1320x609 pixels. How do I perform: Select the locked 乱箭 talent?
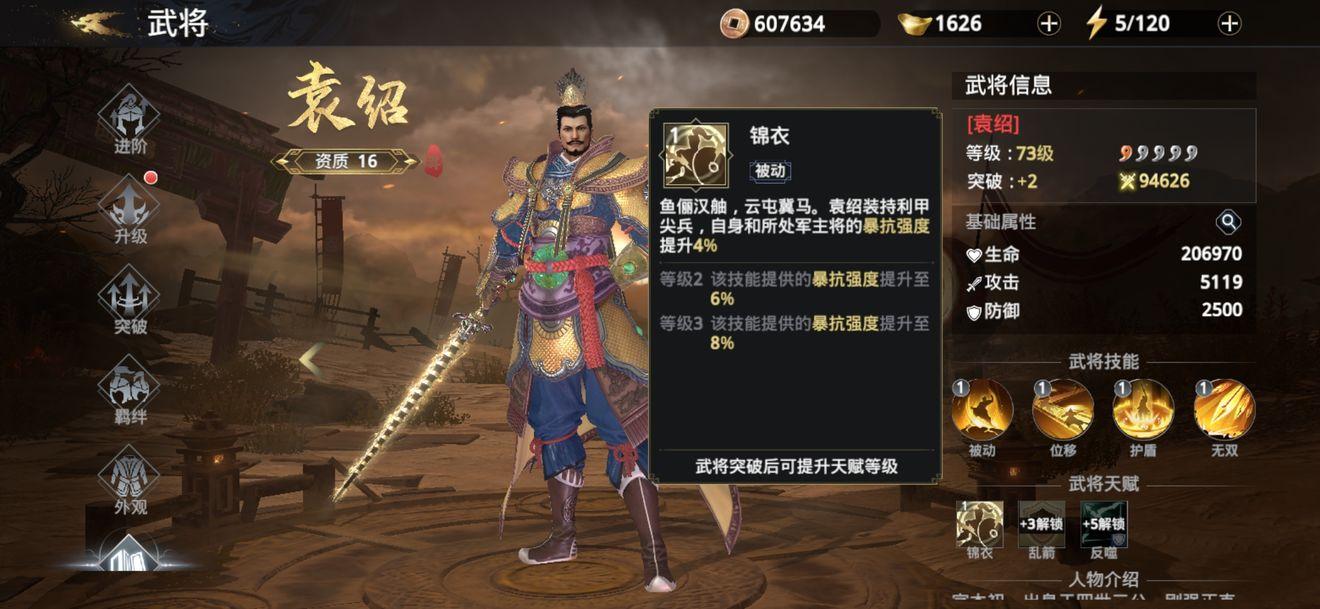click(x=1042, y=524)
